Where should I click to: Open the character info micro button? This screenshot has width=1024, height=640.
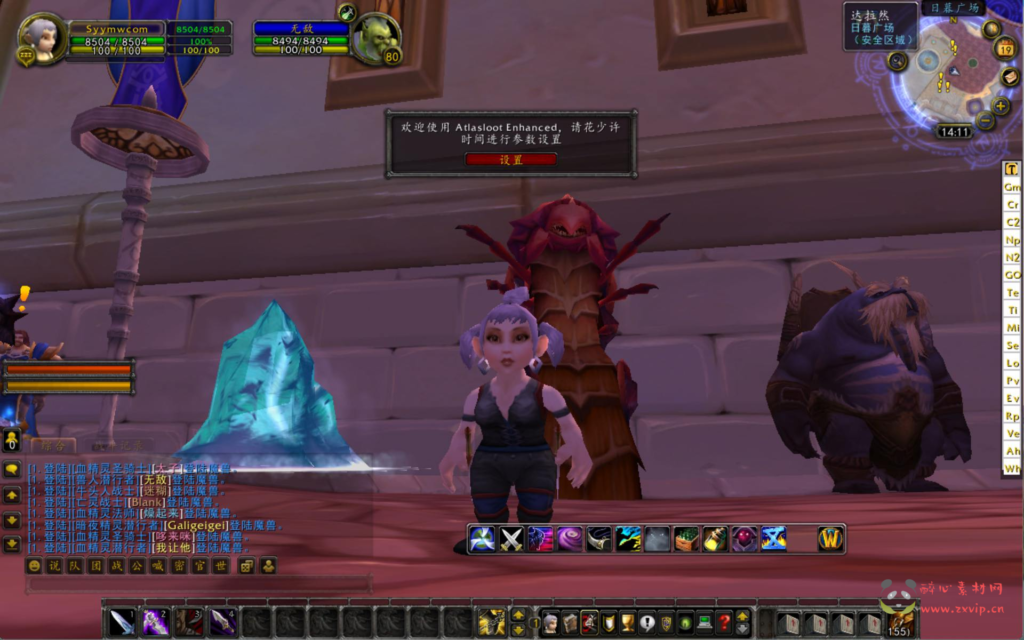[550, 623]
